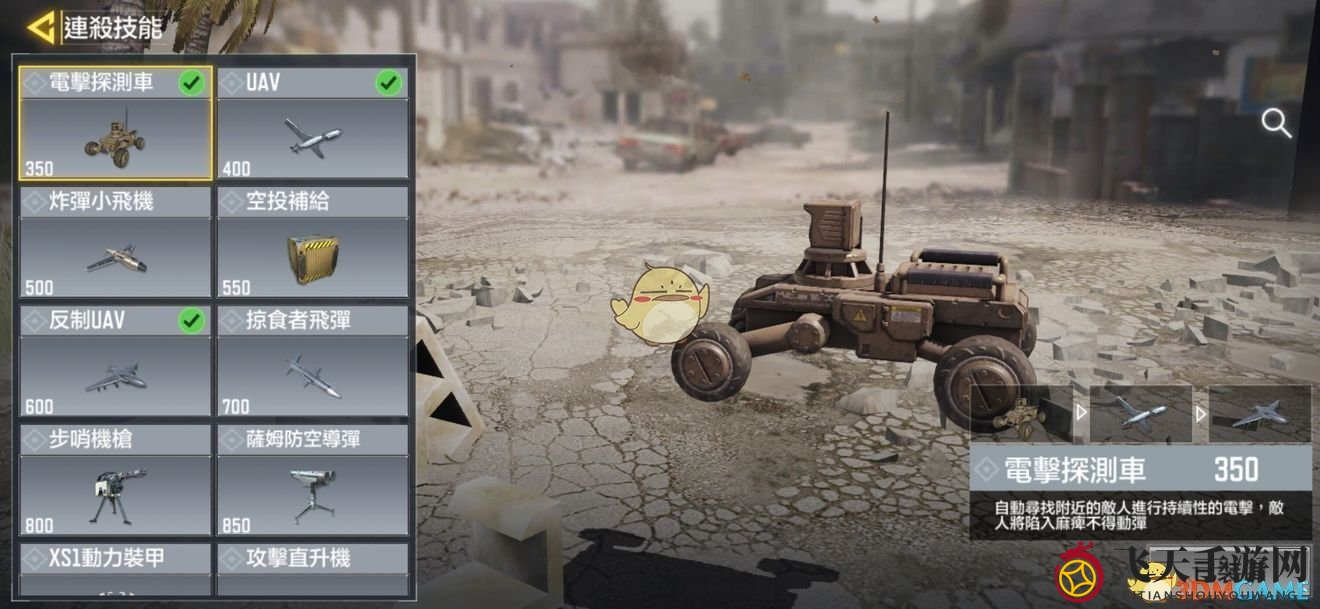The image size is (1320, 609).
Task: Pick the 空投補給 care package tile
Action: [312, 242]
